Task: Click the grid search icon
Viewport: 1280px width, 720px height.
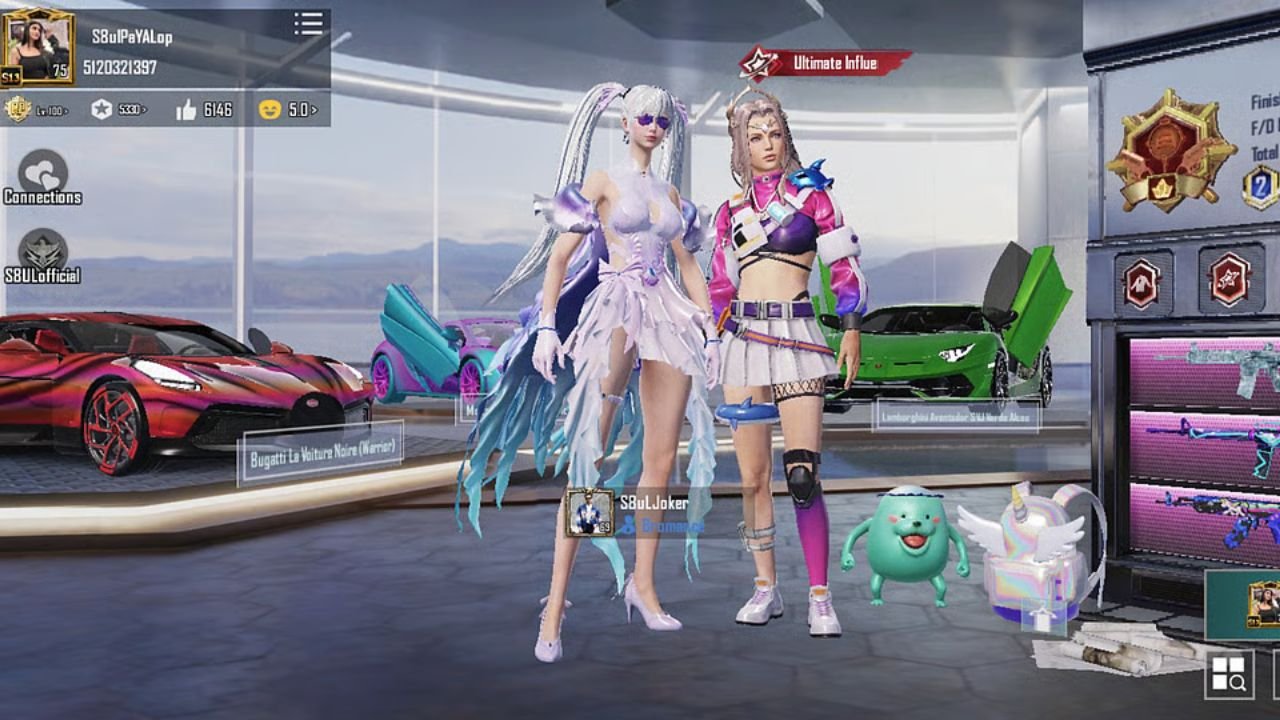Action: (1229, 675)
